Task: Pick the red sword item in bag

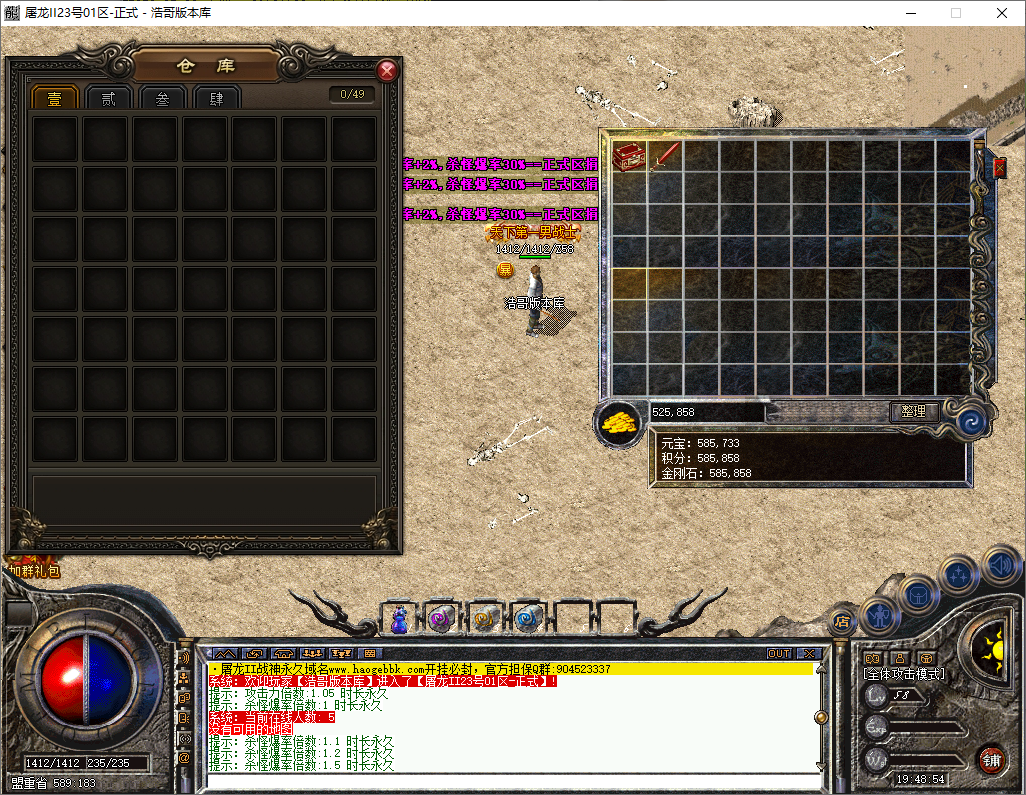Action: pyautogui.click(x=666, y=155)
